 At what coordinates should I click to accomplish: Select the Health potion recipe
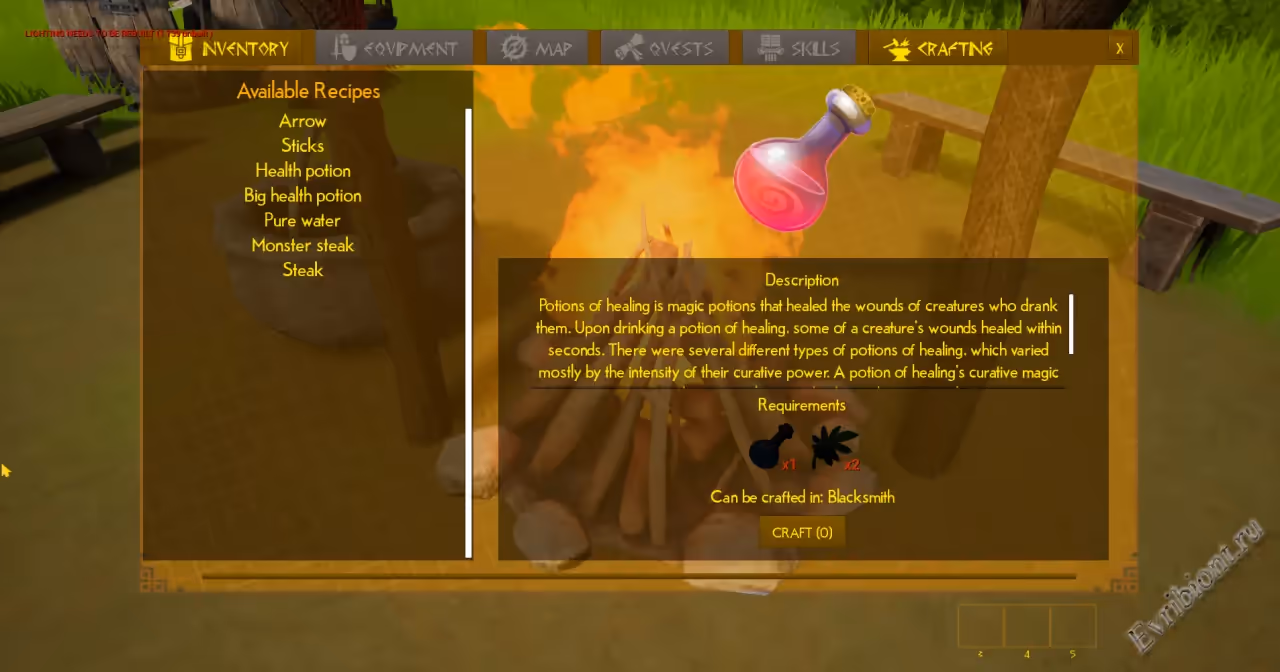[303, 171]
